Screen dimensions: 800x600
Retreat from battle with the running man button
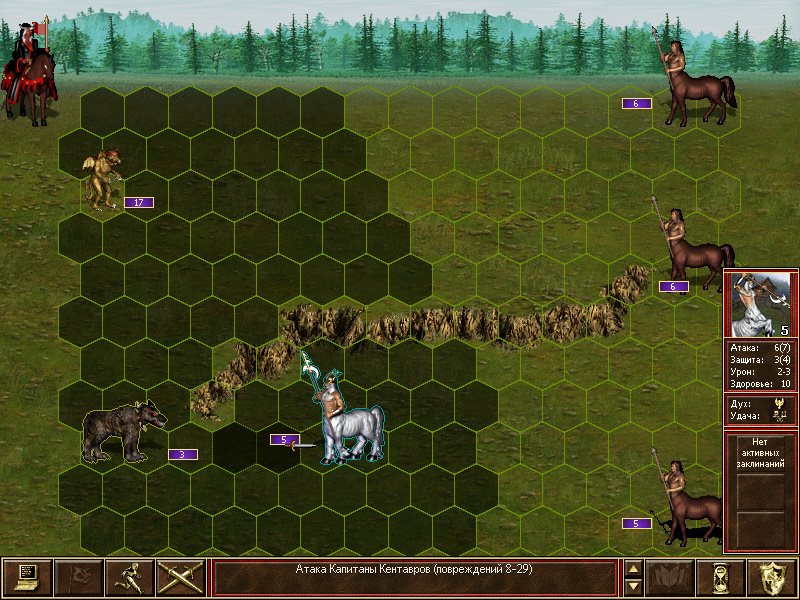point(129,577)
